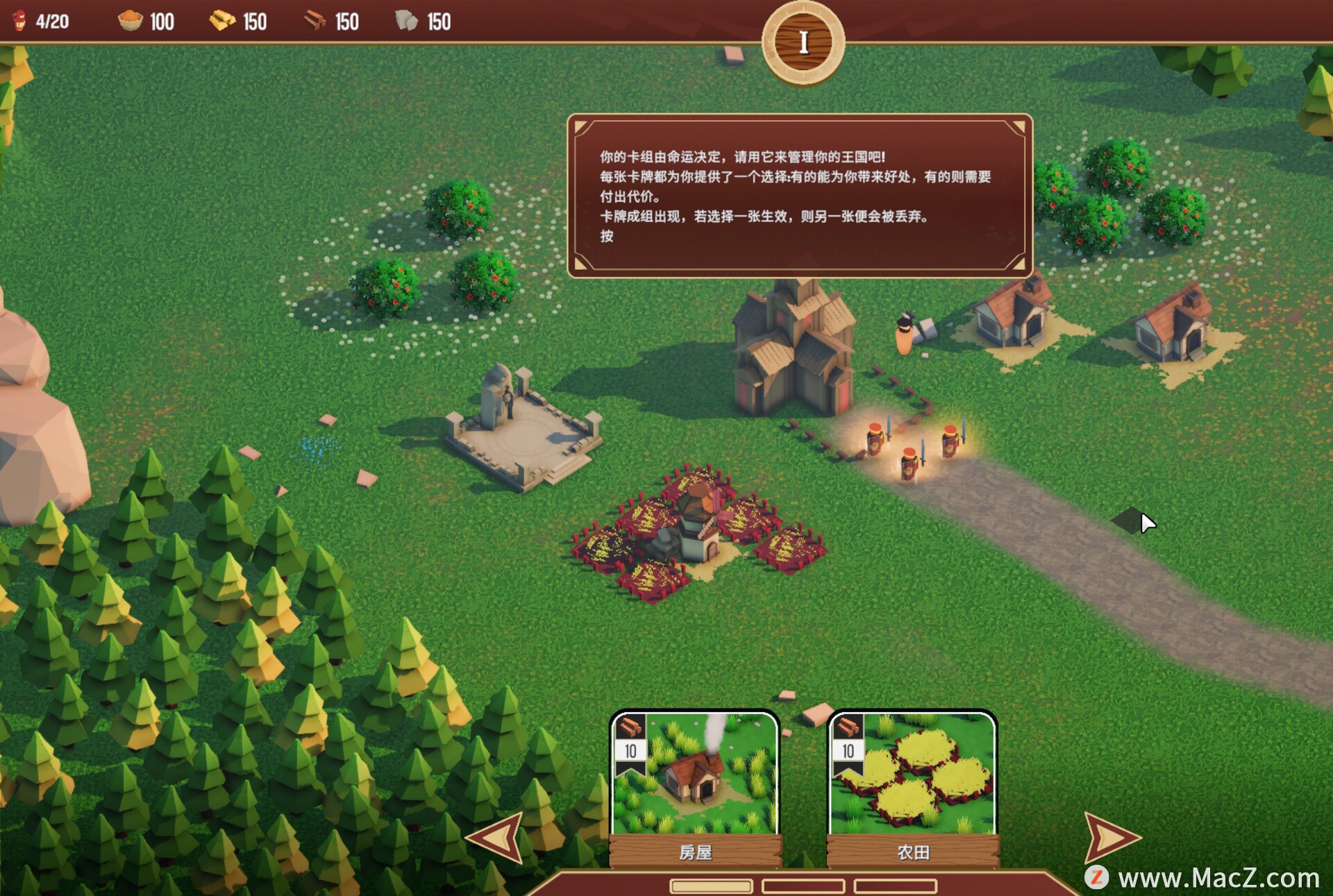
Task: Choose the 农田 farmland card
Action: tap(912, 788)
